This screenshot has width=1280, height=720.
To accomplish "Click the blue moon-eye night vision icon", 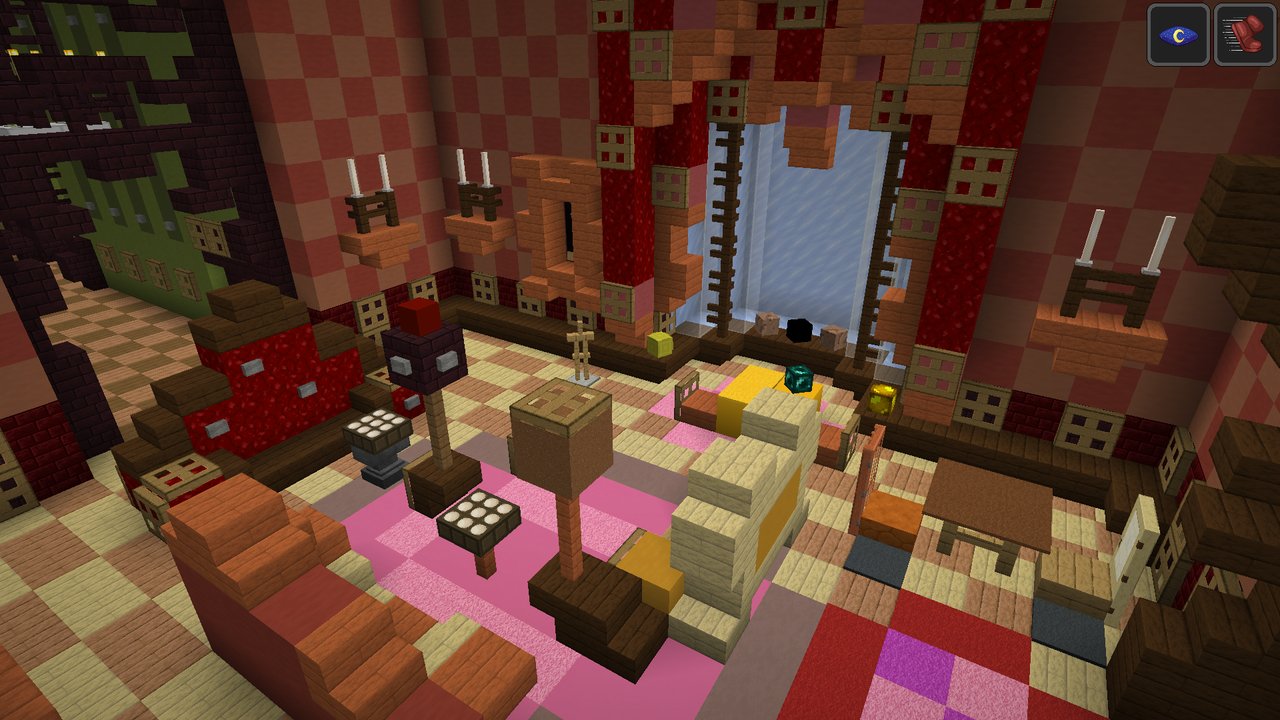I will coord(1178,35).
